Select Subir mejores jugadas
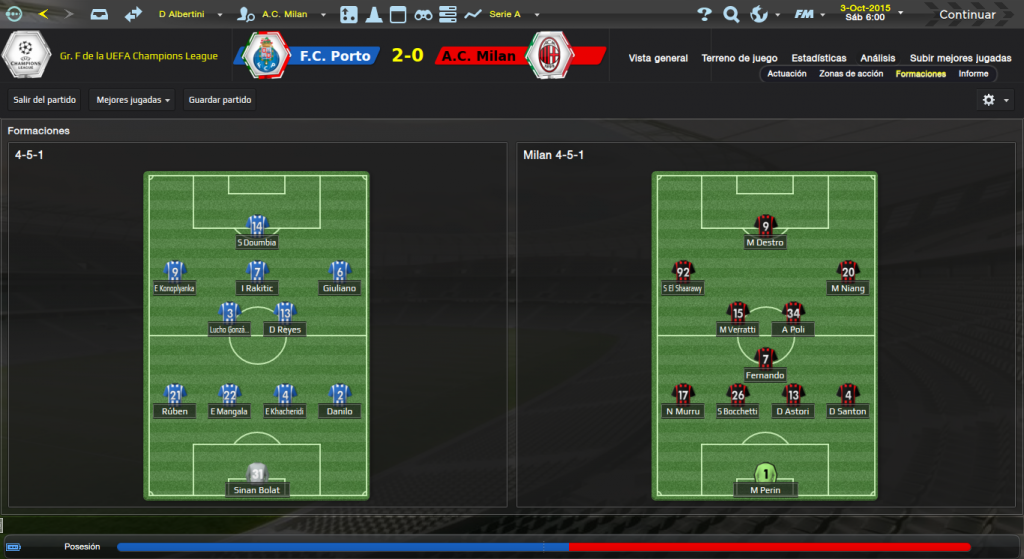 pyautogui.click(x=960, y=58)
